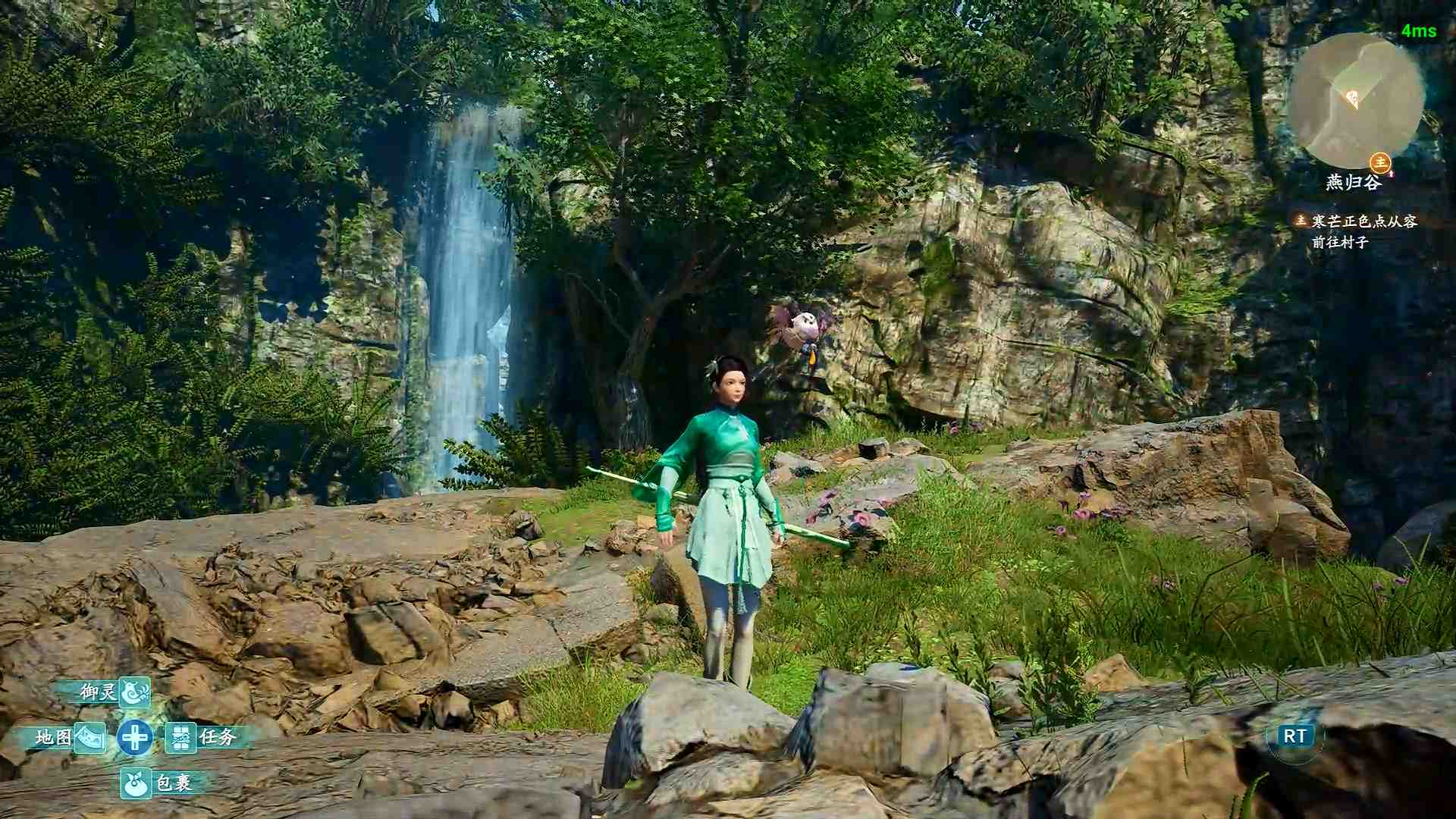Click the orange main quest marker on minimap

tap(1380, 162)
